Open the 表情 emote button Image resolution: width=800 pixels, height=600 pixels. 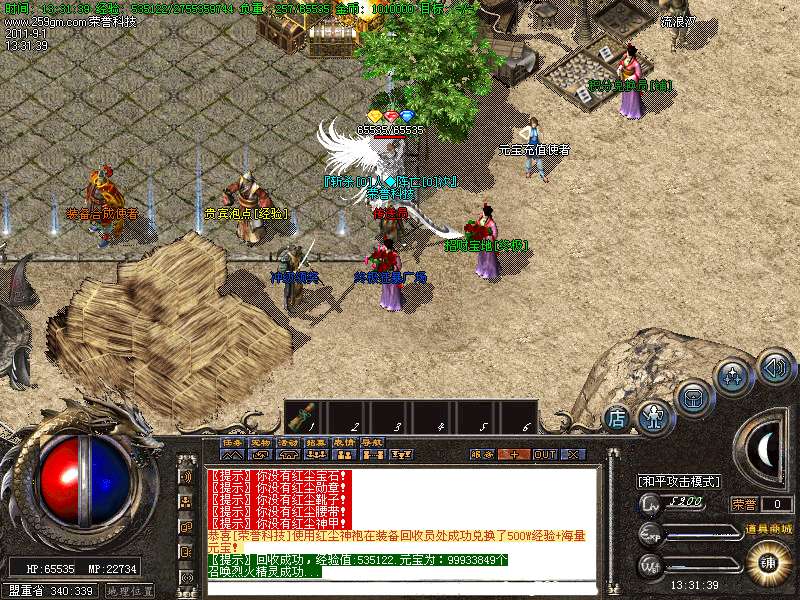(344, 442)
